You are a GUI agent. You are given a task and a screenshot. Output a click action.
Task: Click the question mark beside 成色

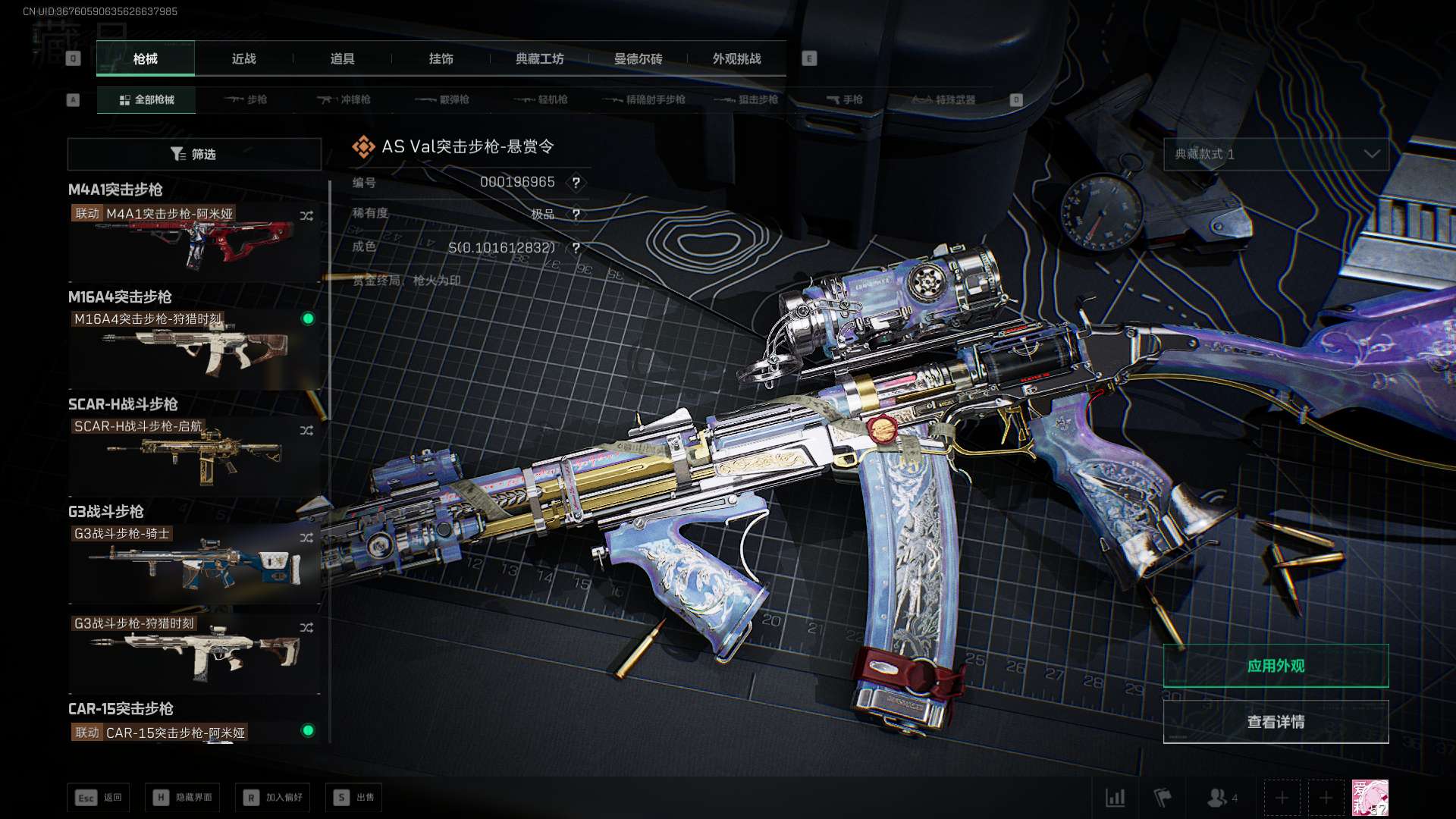pyautogui.click(x=576, y=248)
